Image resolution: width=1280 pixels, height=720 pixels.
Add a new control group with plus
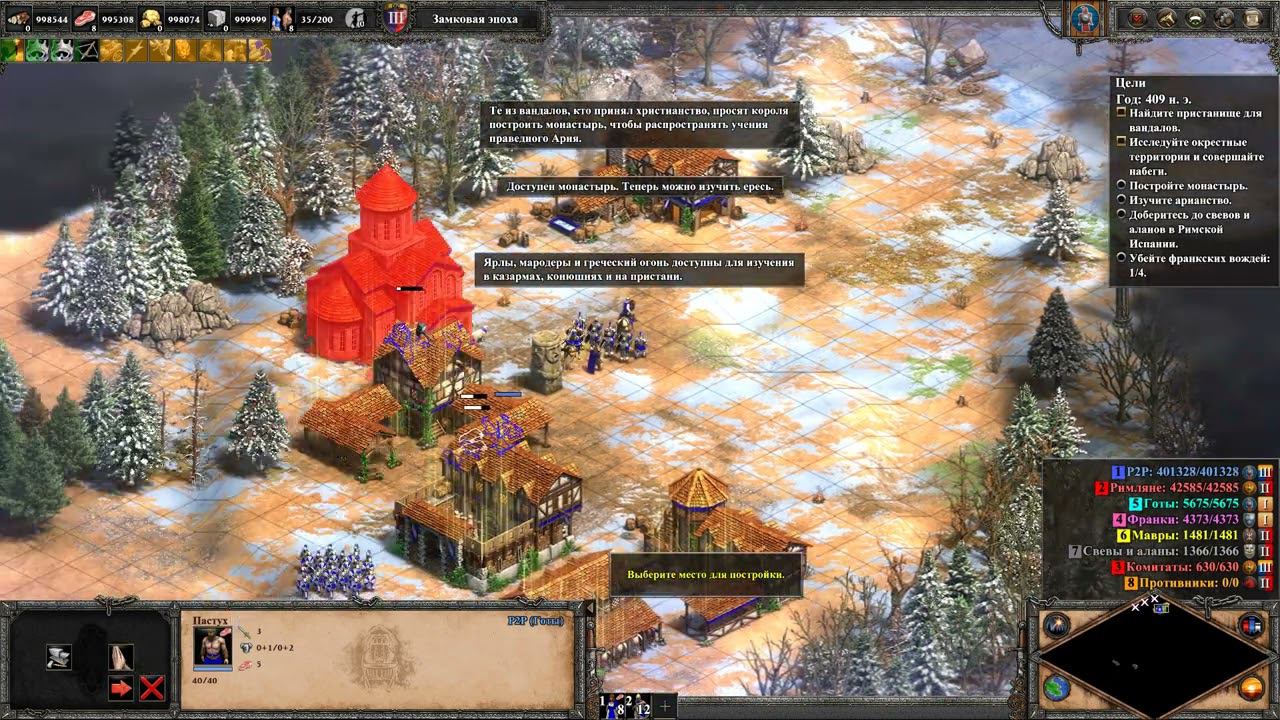coord(665,704)
